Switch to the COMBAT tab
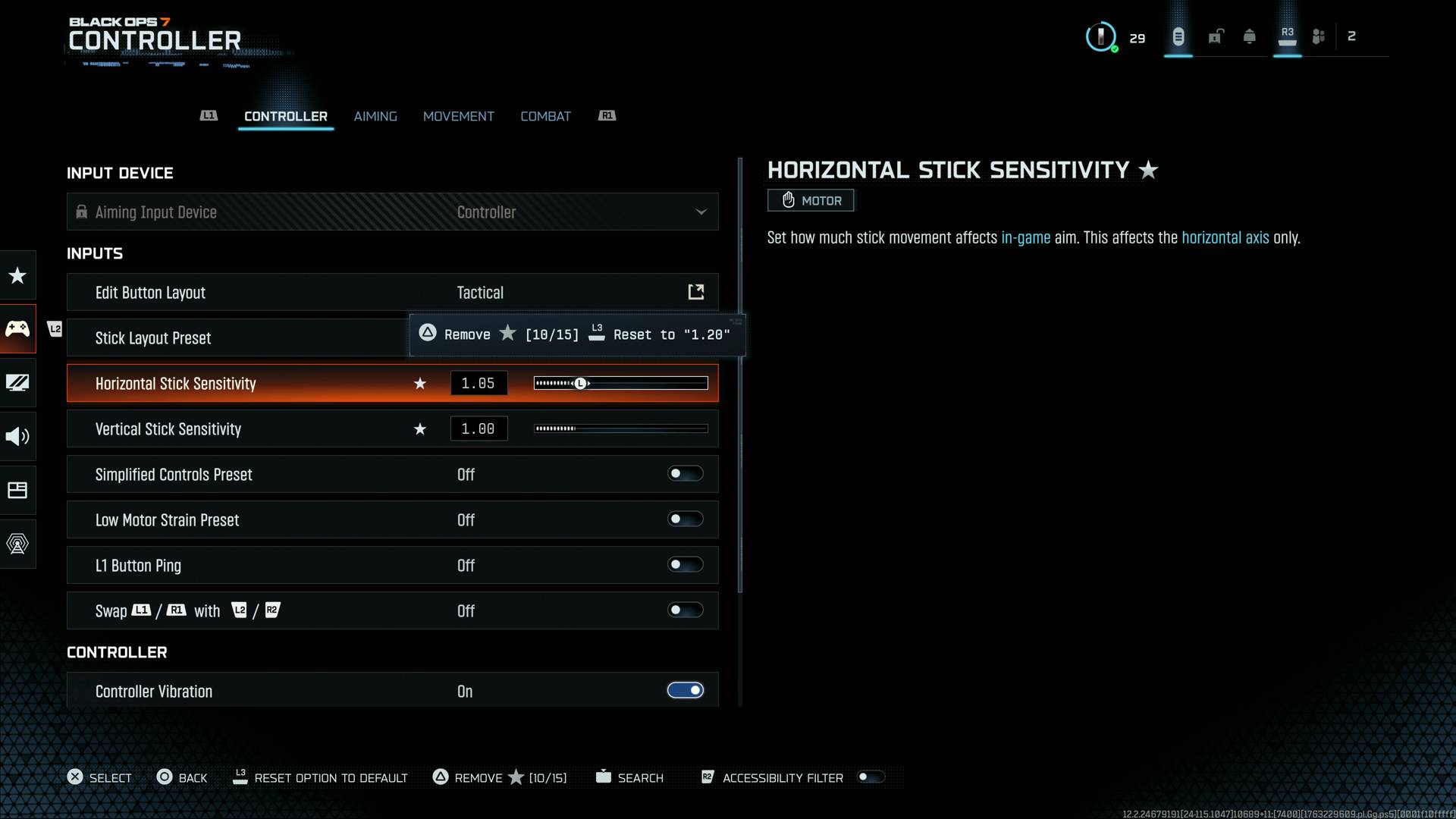The height and width of the screenshot is (819, 1456). [545, 116]
